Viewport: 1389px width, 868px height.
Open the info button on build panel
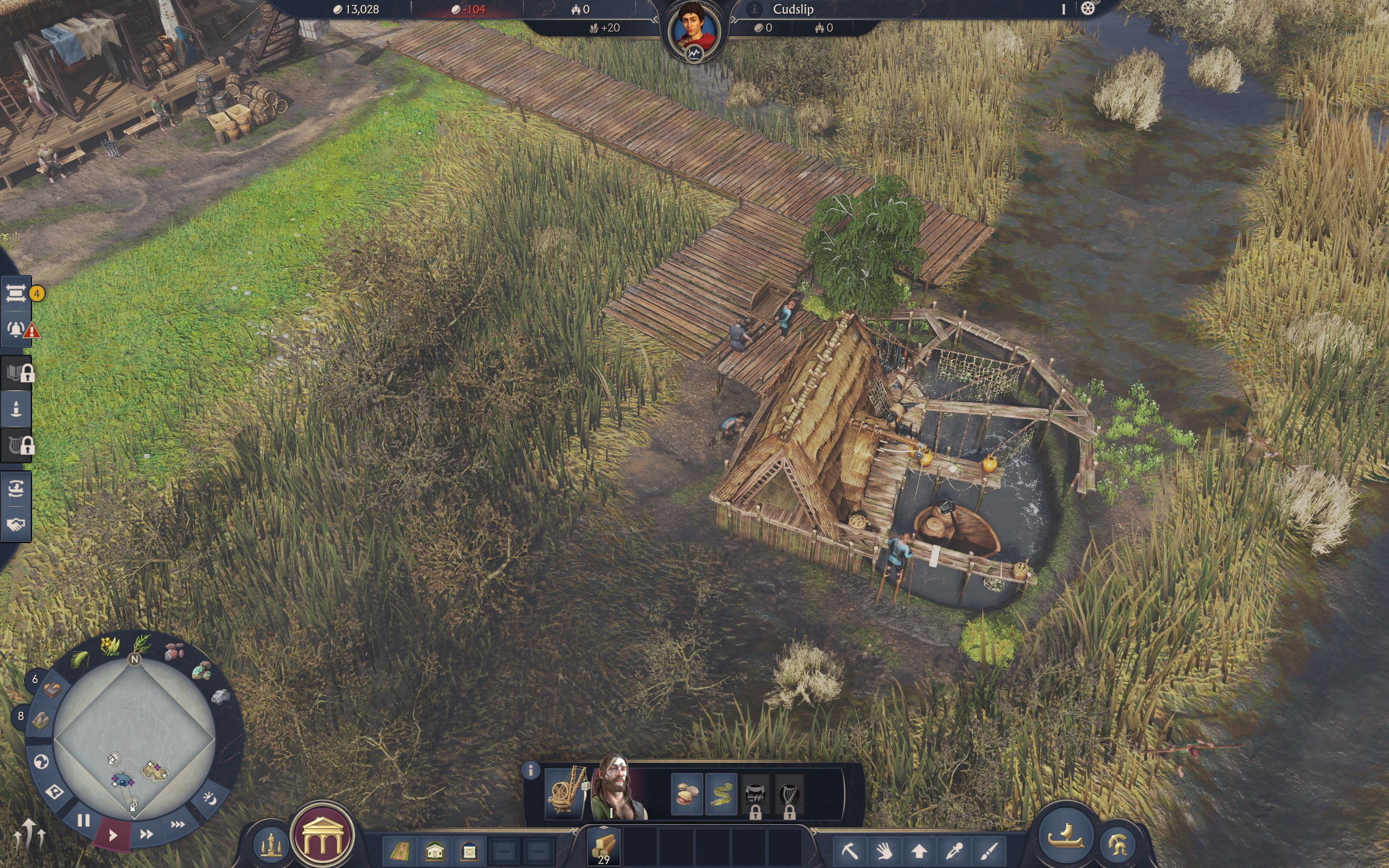531,770
